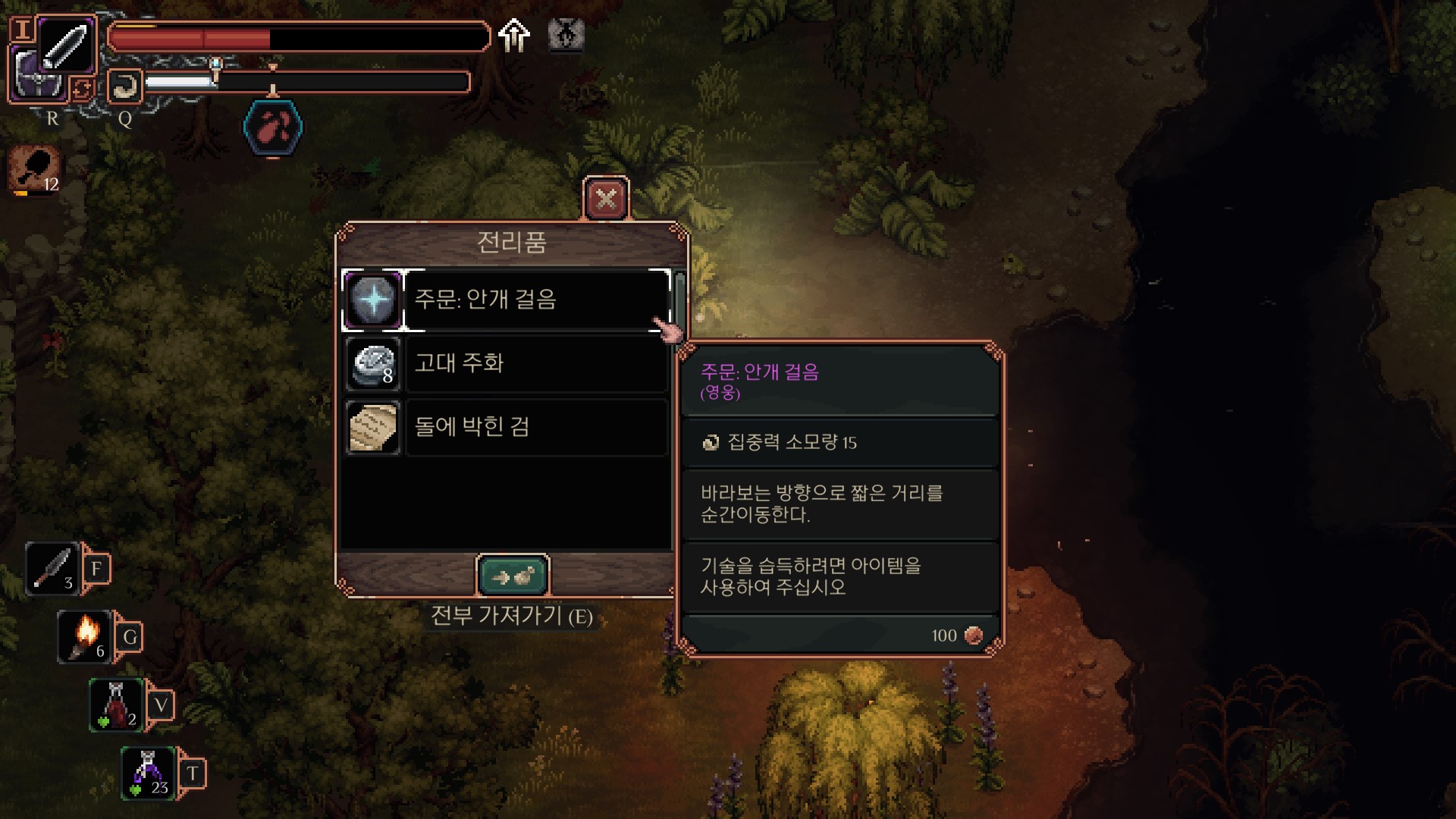
Task: Use the purple potion quick slot
Action: click(x=149, y=773)
